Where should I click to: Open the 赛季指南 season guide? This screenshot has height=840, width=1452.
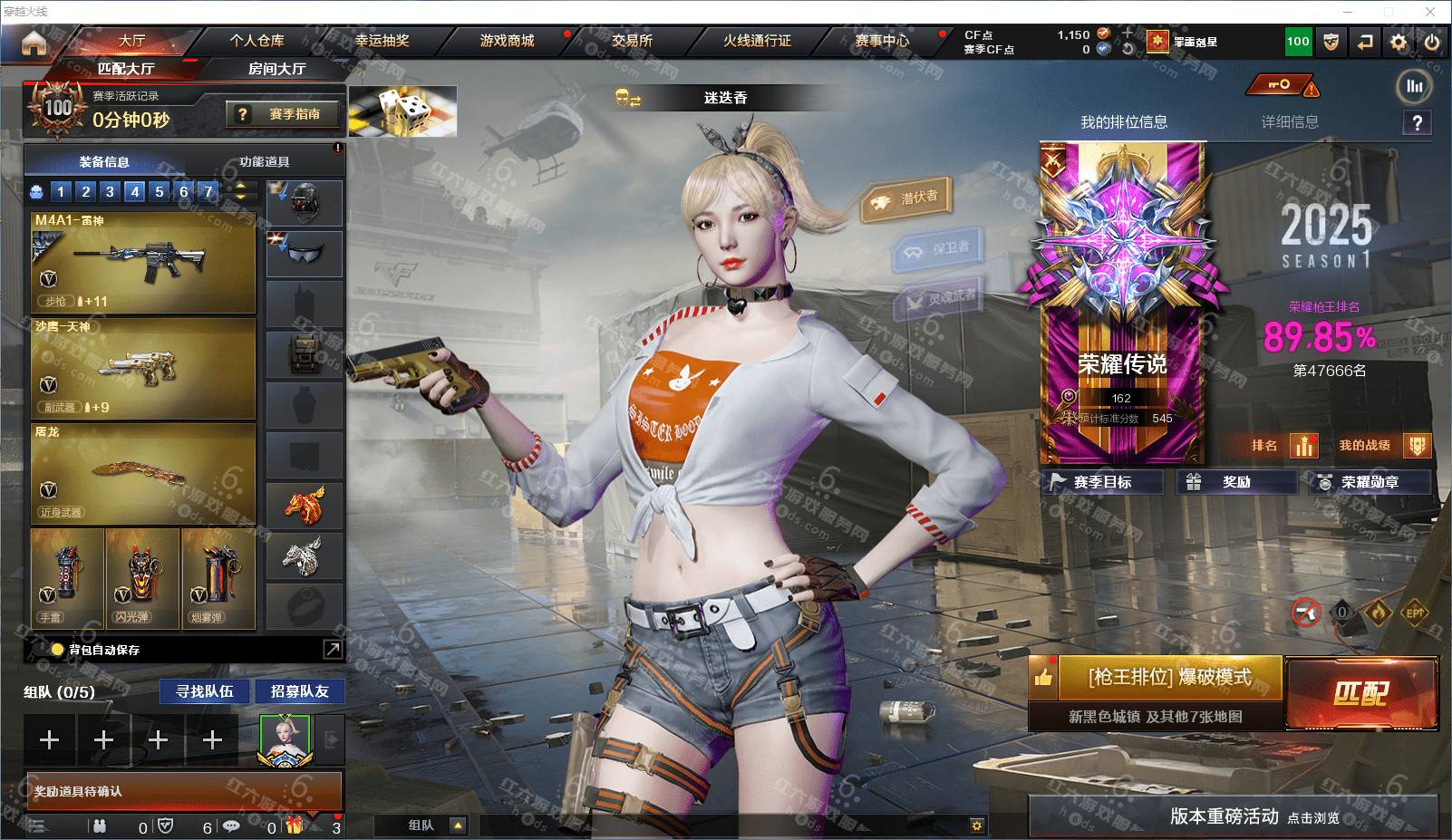[x=285, y=114]
